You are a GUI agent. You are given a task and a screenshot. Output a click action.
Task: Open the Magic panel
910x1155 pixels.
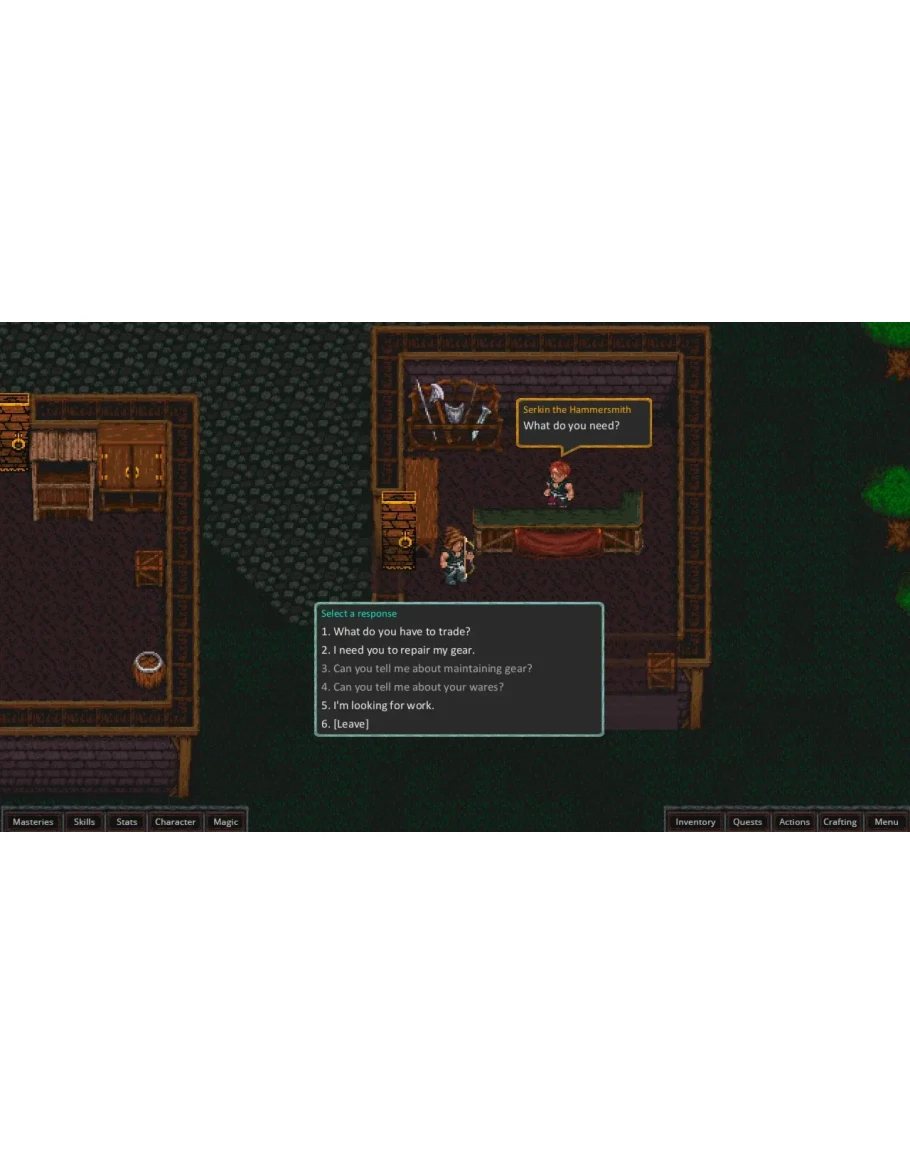(226, 822)
